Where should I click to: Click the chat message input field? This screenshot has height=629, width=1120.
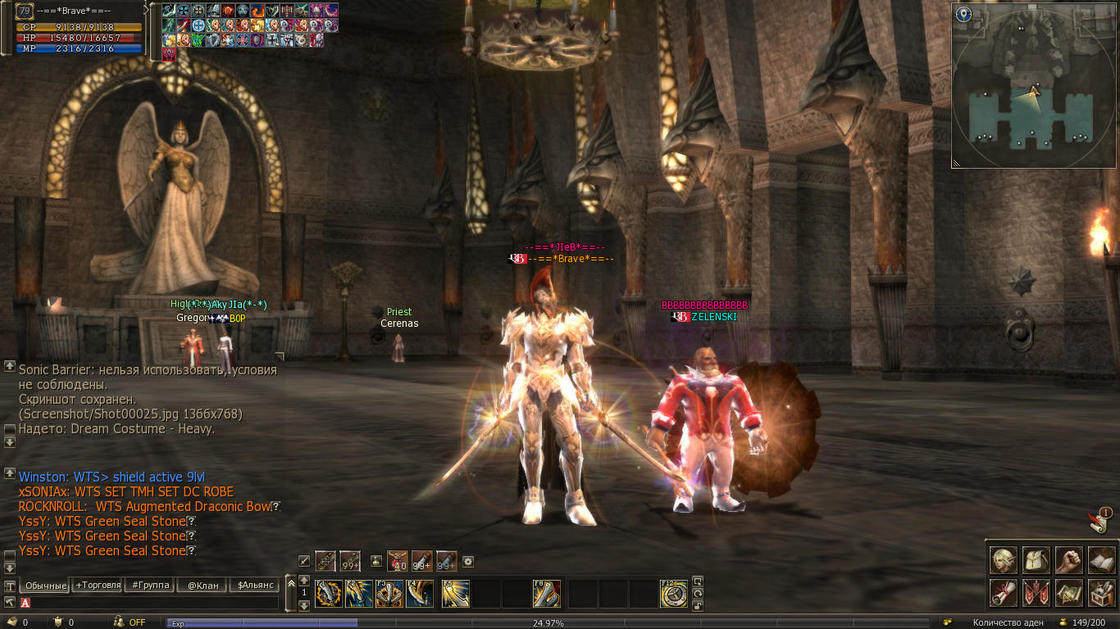[150, 603]
